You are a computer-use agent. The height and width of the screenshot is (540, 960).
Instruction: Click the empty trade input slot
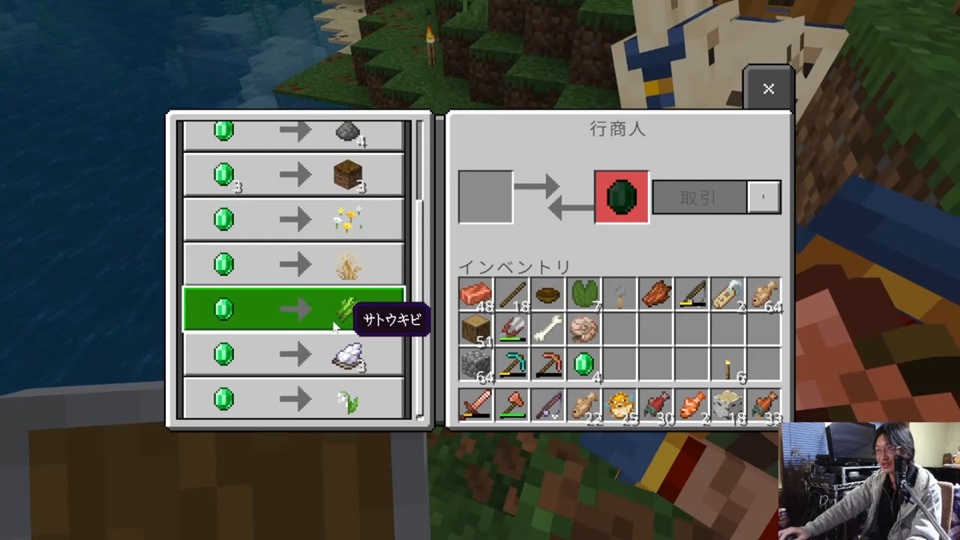pos(486,197)
